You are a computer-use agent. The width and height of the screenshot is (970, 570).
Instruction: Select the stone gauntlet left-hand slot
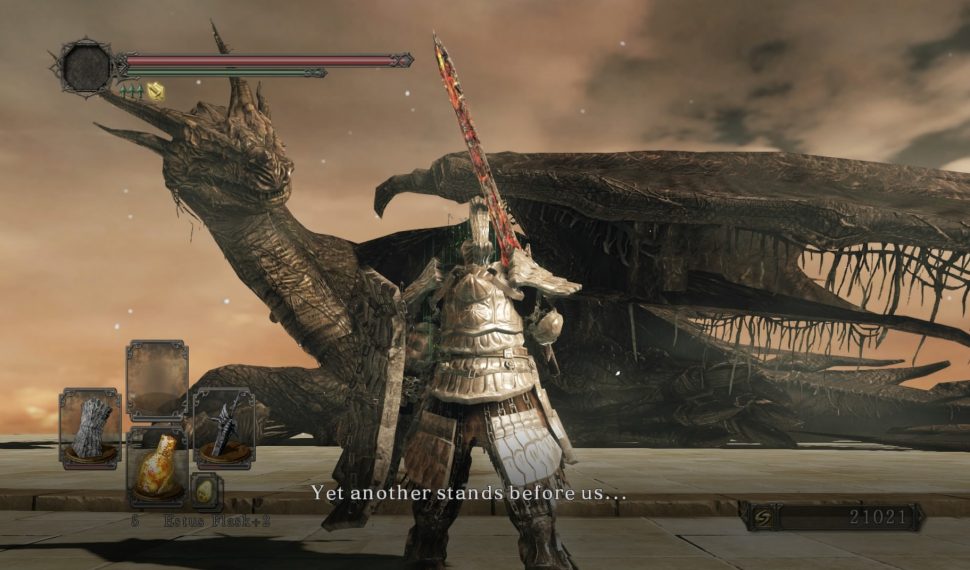point(90,428)
